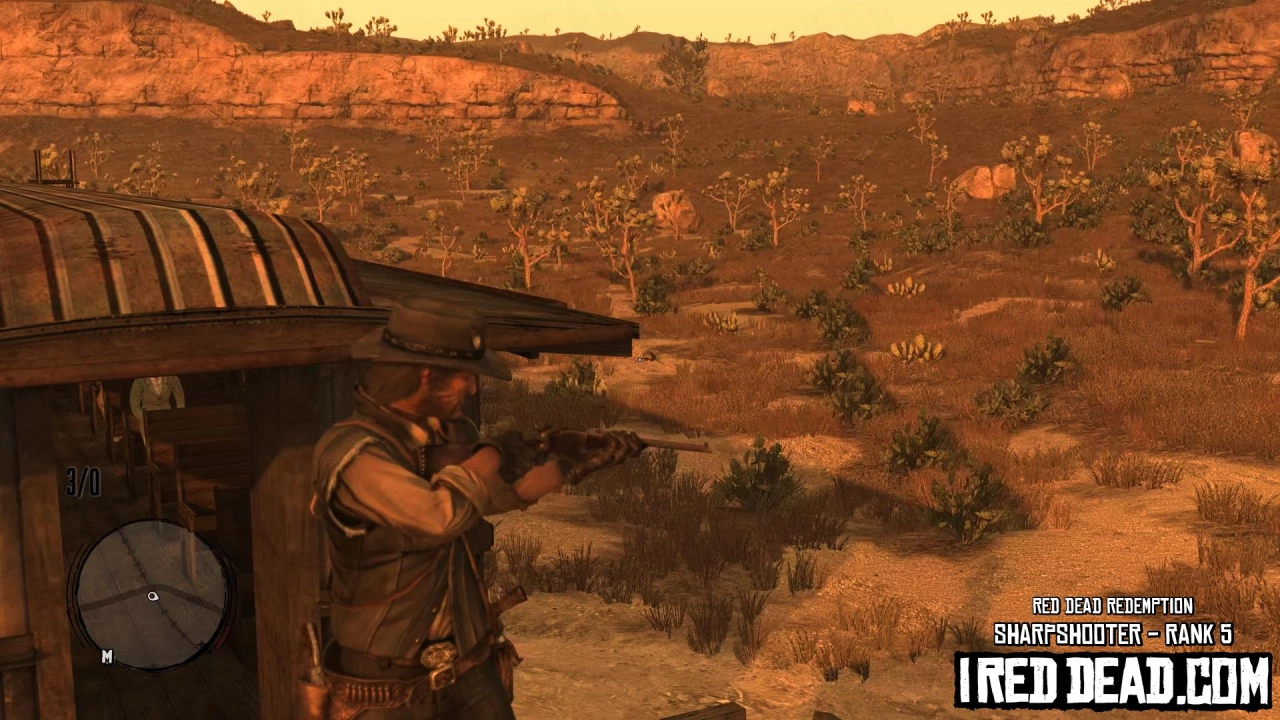The width and height of the screenshot is (1280, 720).
Task: Click the player marker on the minimap
Action: point(152,596)
